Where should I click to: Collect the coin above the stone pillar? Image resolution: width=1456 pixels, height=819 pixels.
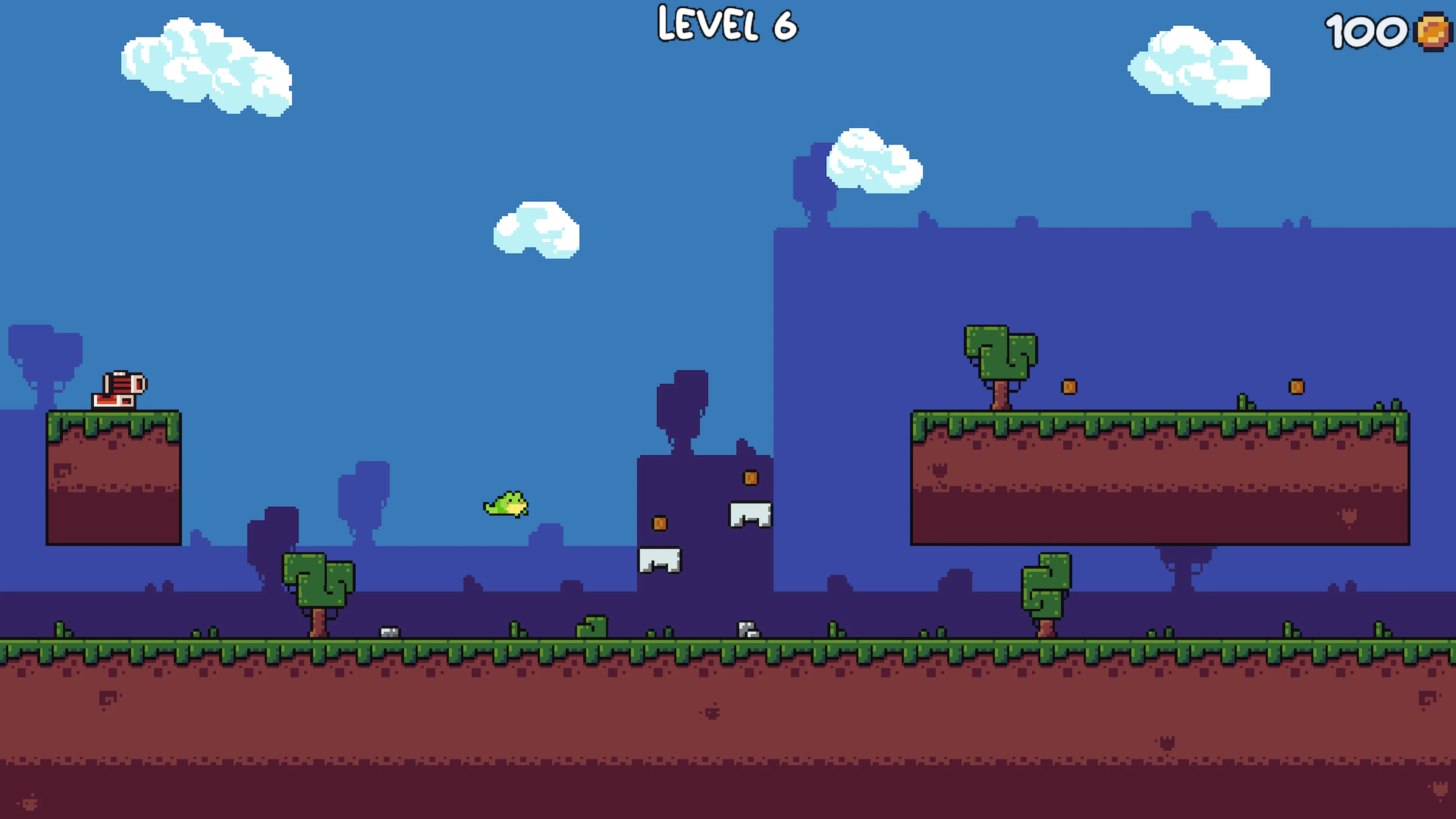pyautogui.click(x=751, y=478)
